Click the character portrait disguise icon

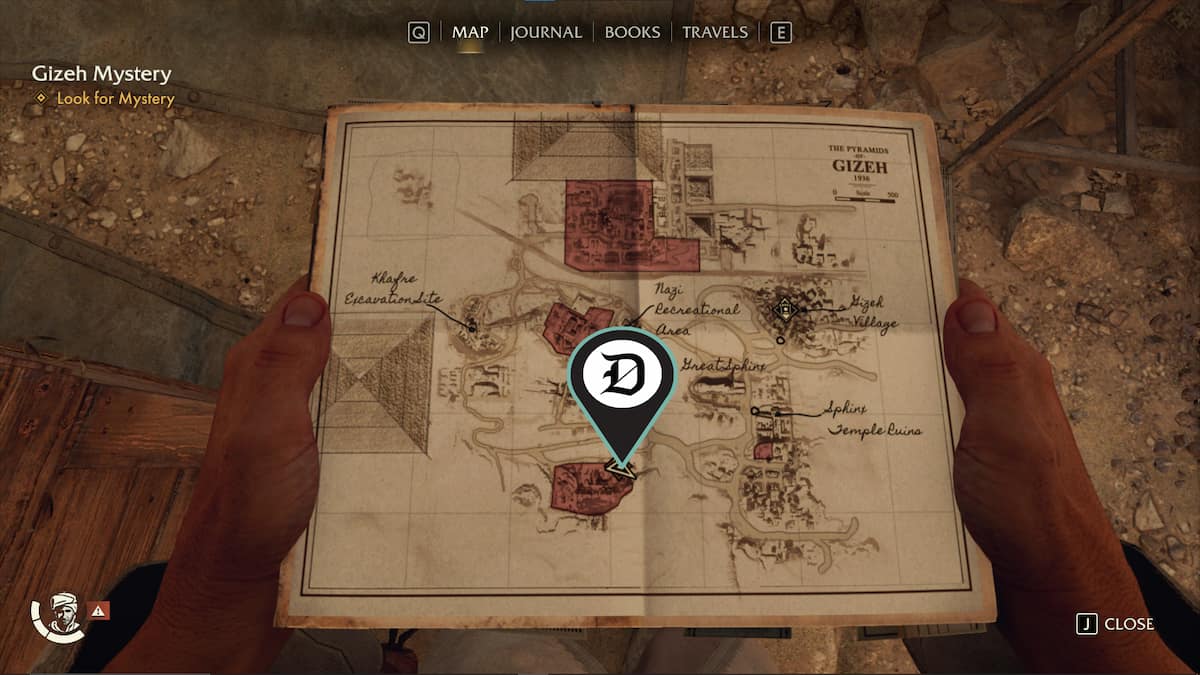pyautogui.click(x=61, y=615)
